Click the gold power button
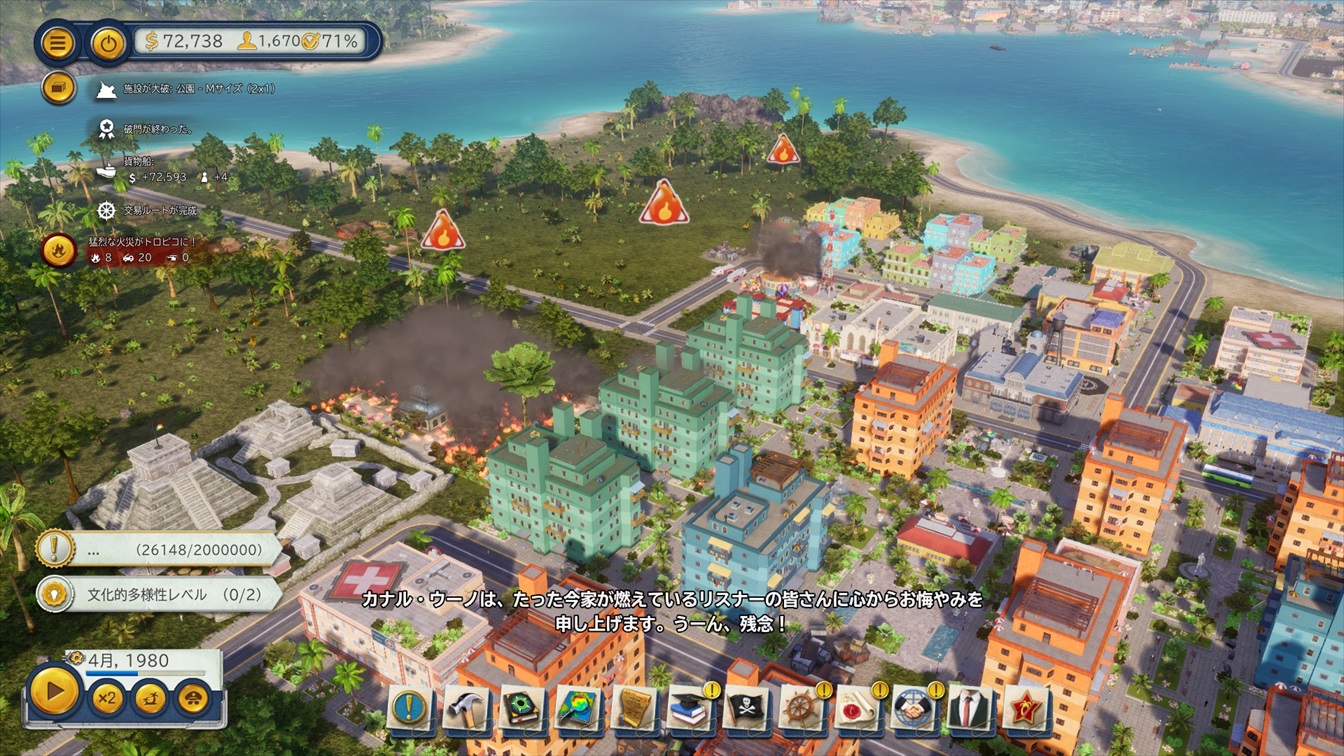This screenshot has width=1344, height=756. [x=108, y=43]
